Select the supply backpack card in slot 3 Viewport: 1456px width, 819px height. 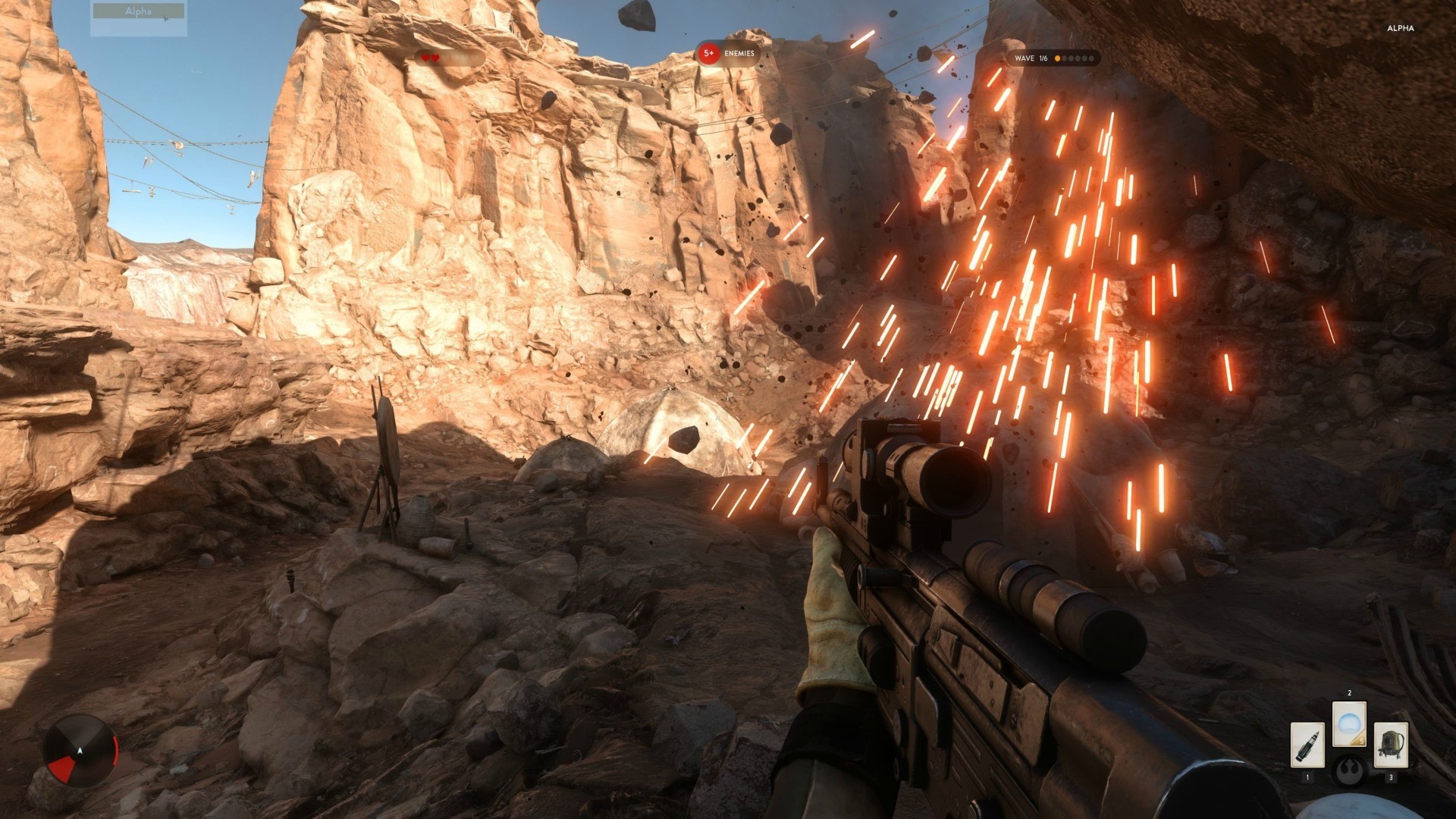pyautogui.click(x=1392, y=745)
